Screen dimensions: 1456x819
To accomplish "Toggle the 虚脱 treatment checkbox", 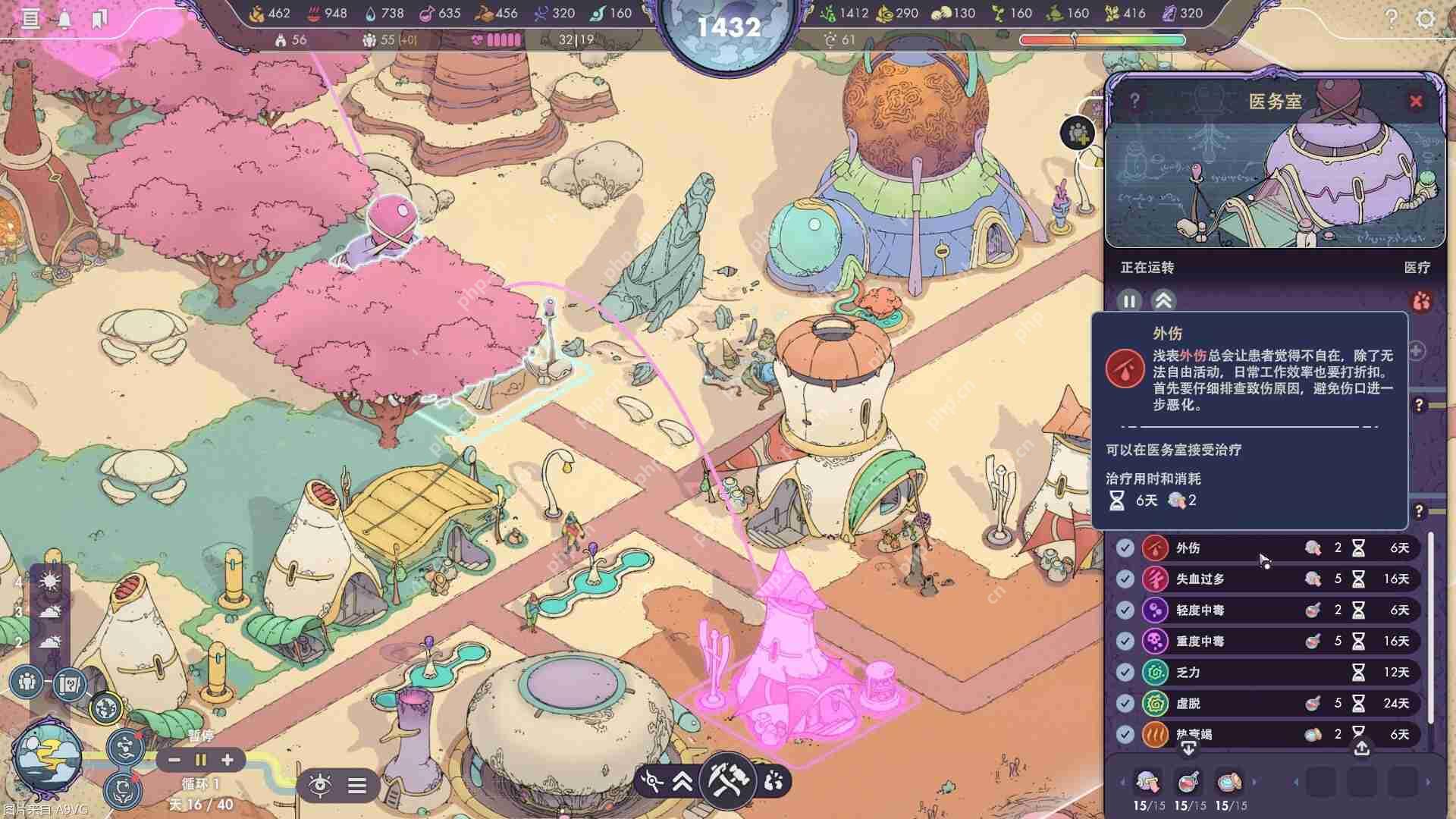I will pyautogui.click(x=1125, y=703).
